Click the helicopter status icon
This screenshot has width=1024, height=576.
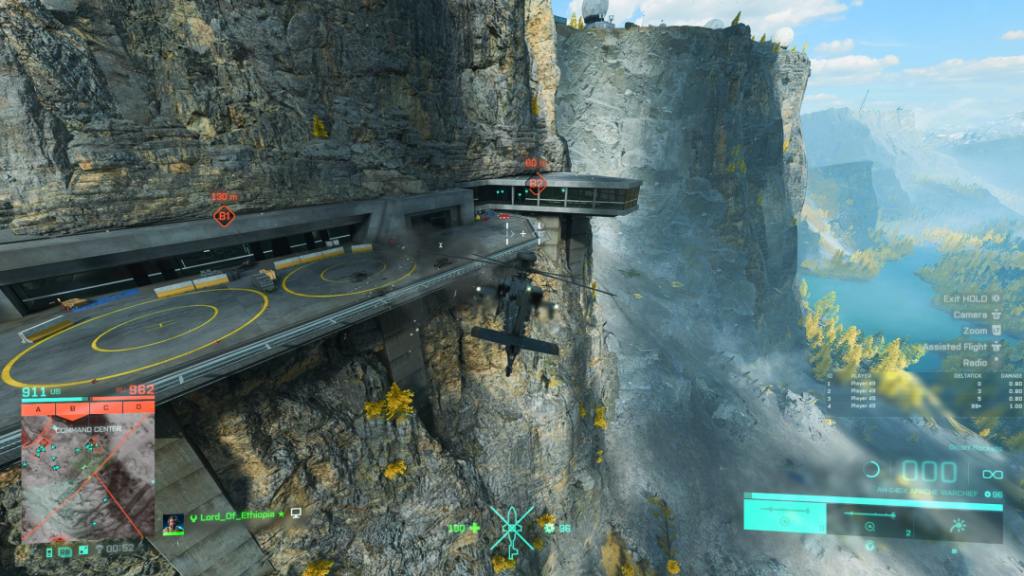click(512, 527)
